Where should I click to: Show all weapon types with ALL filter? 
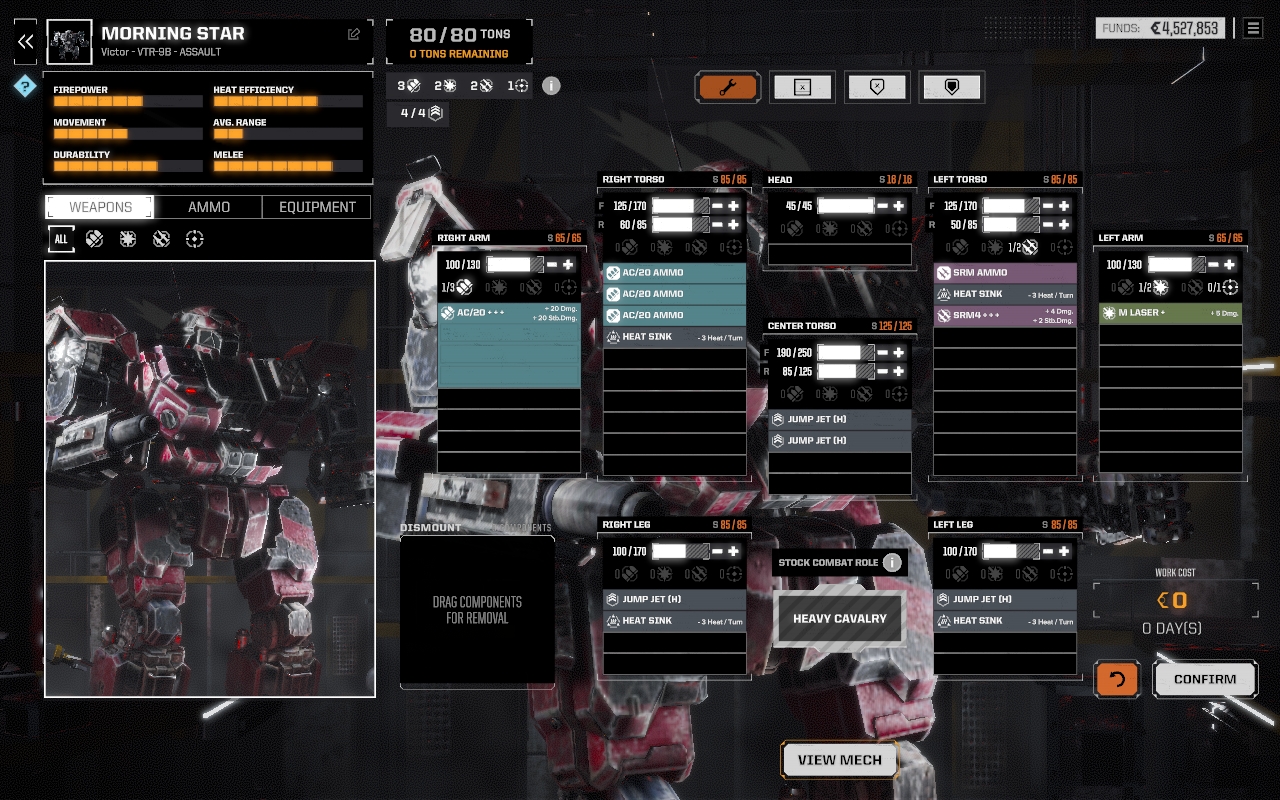click(61, 239)
